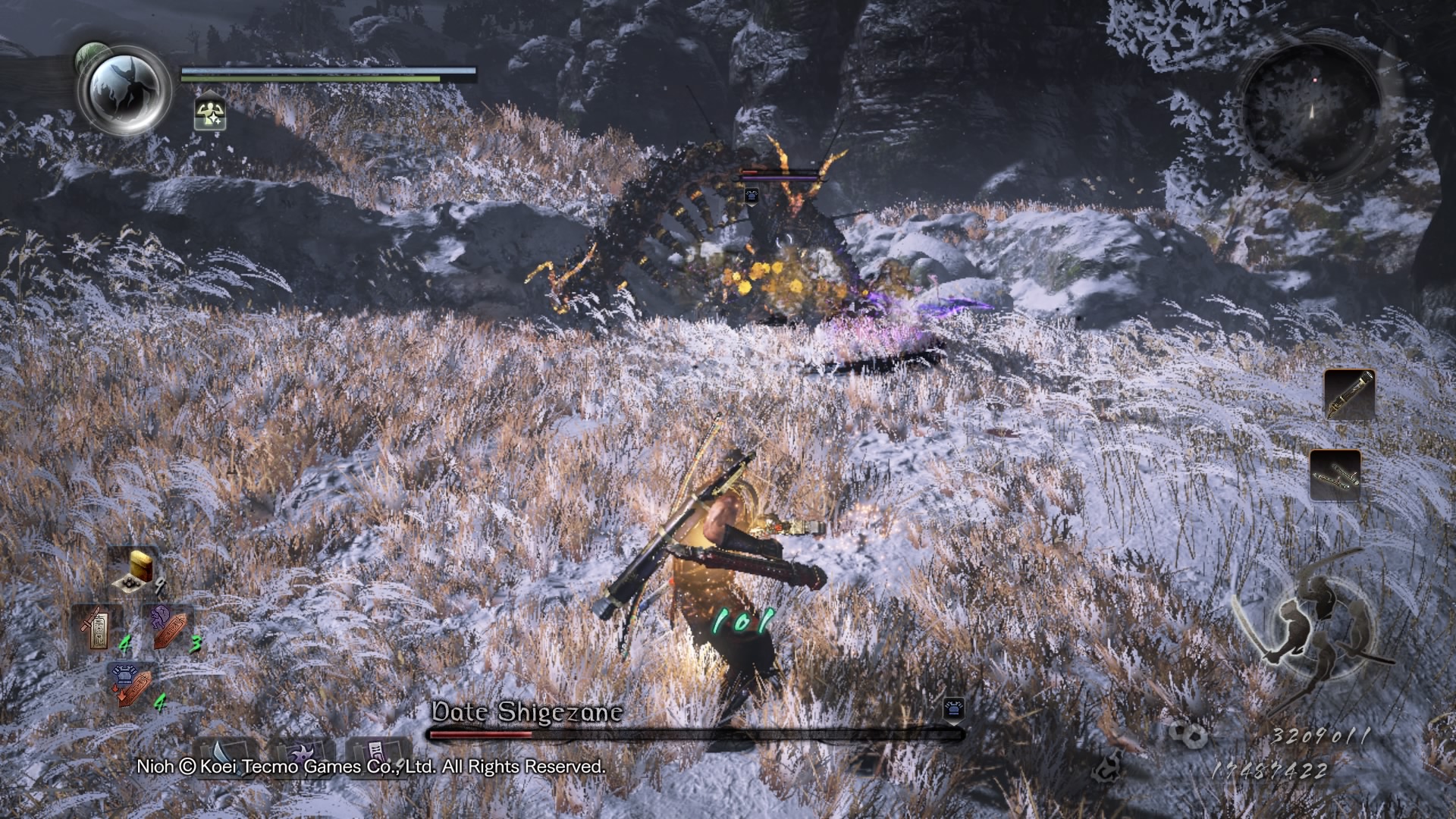Select the shuriken shortcut slot
Image resolution: width=1456 pixels, height=819 pixels.
click(301, 755)
